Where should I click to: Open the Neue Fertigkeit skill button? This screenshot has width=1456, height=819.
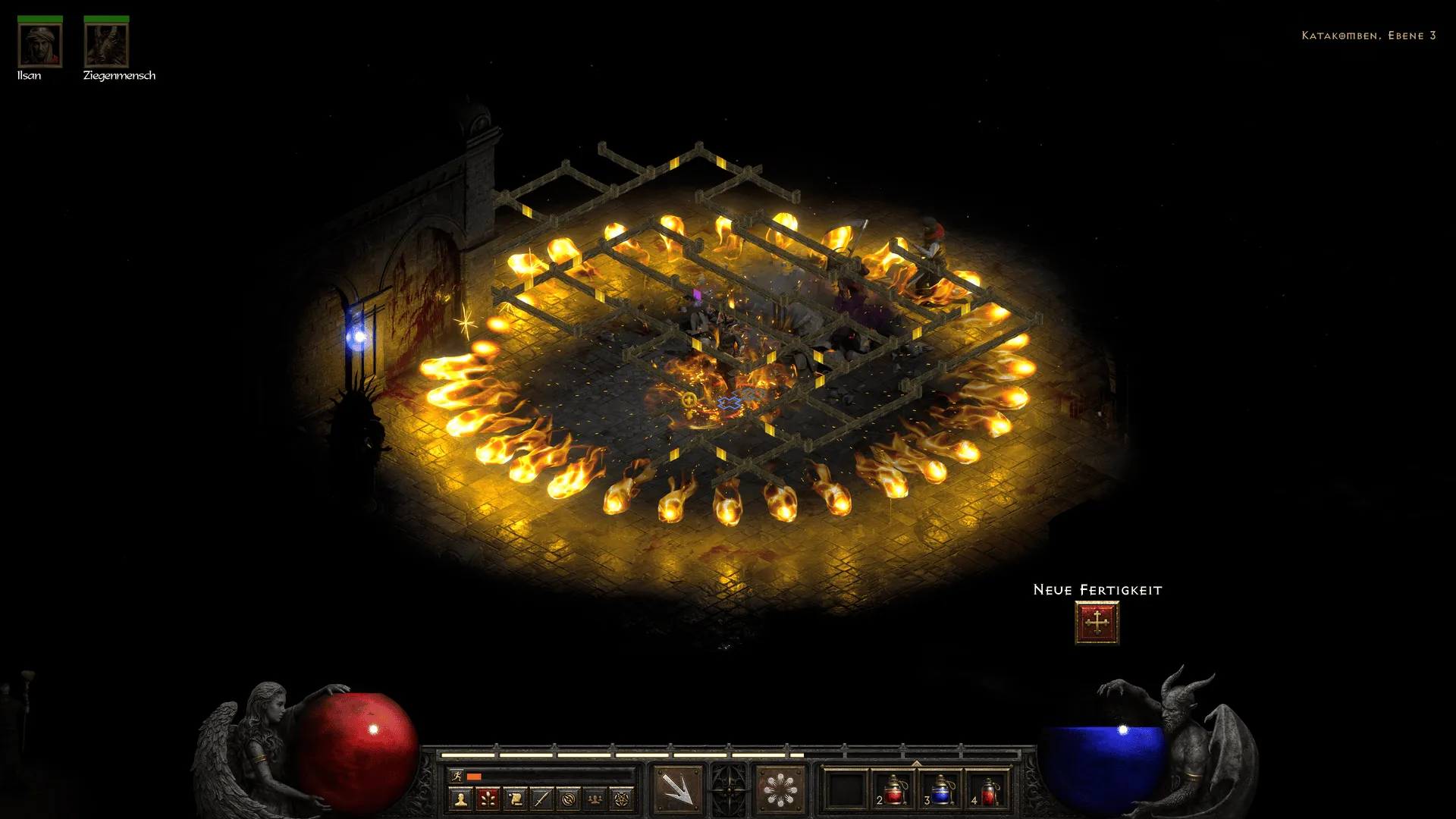point(1097,623)
